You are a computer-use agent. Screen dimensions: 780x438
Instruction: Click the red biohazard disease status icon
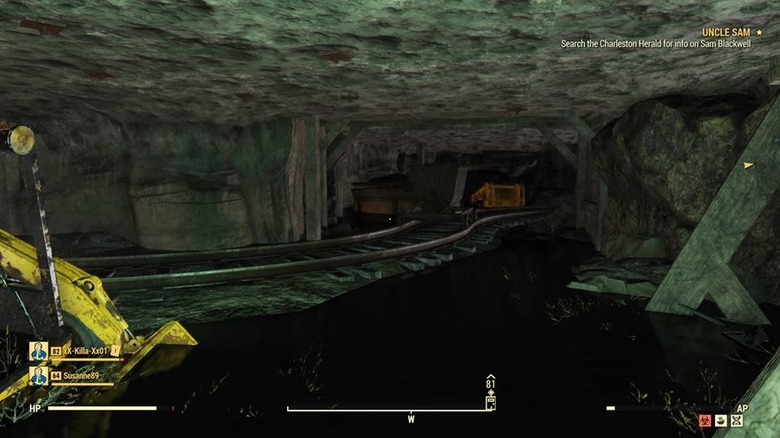point(704,422)
